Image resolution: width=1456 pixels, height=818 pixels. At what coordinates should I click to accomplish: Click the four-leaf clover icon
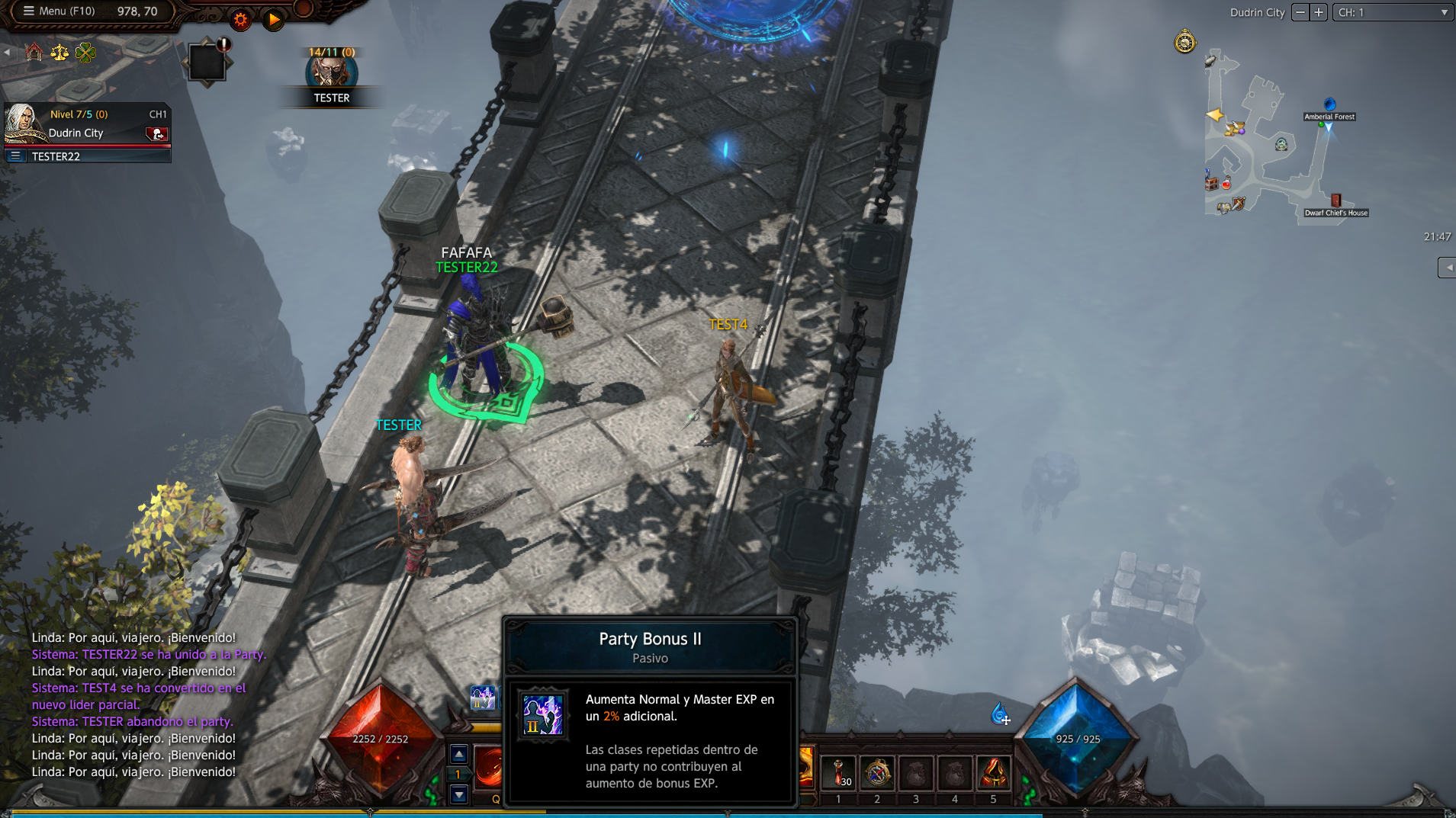point(85,52)
